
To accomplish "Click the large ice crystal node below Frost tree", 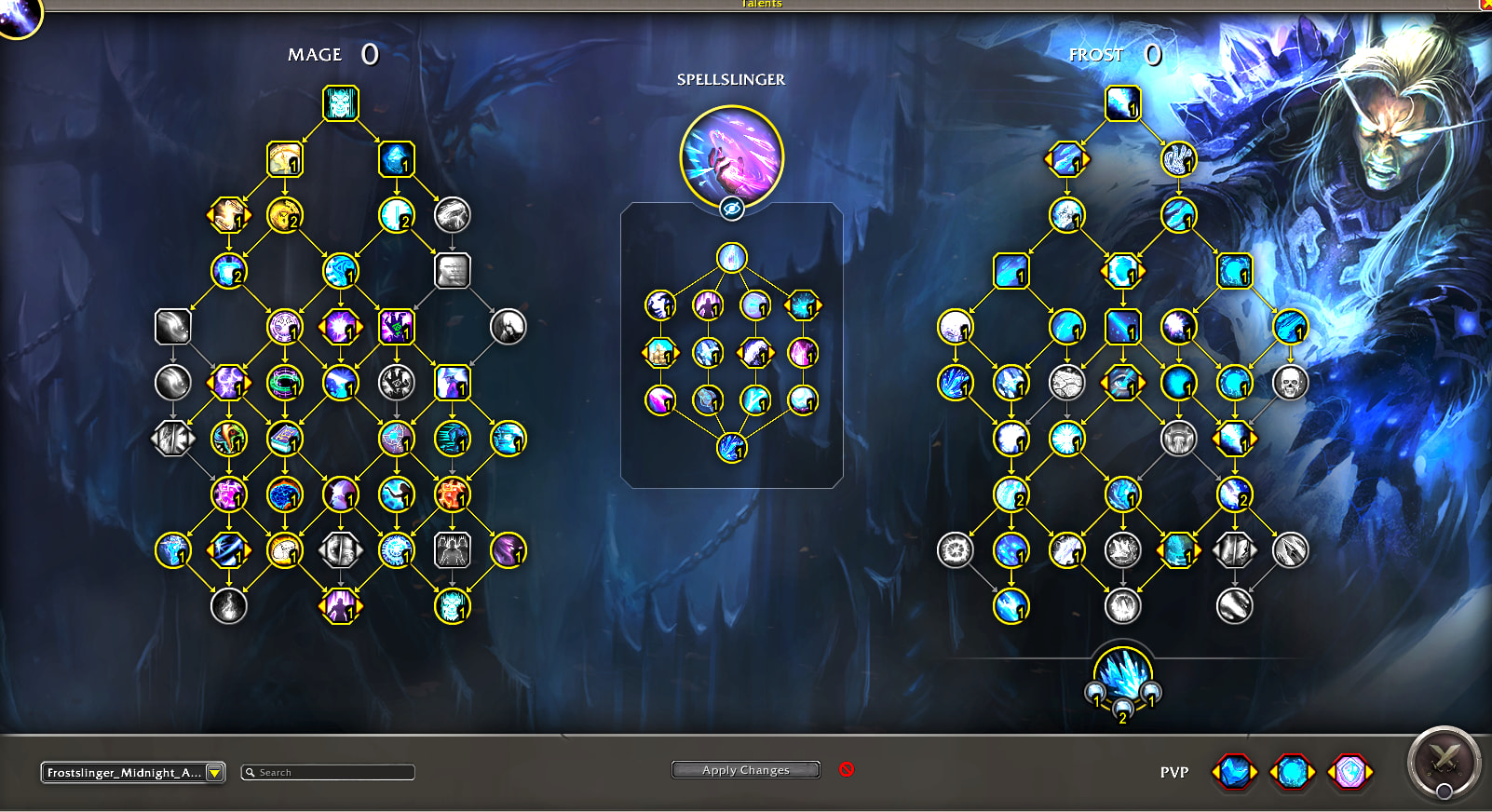I will 1122,675.
